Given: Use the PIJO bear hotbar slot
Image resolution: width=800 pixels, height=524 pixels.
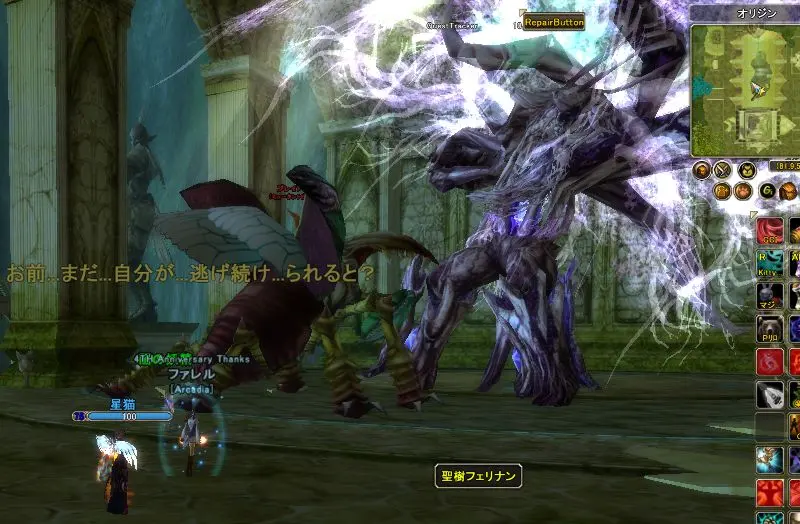Looking at the screenshot, I should tap(769, 329).
